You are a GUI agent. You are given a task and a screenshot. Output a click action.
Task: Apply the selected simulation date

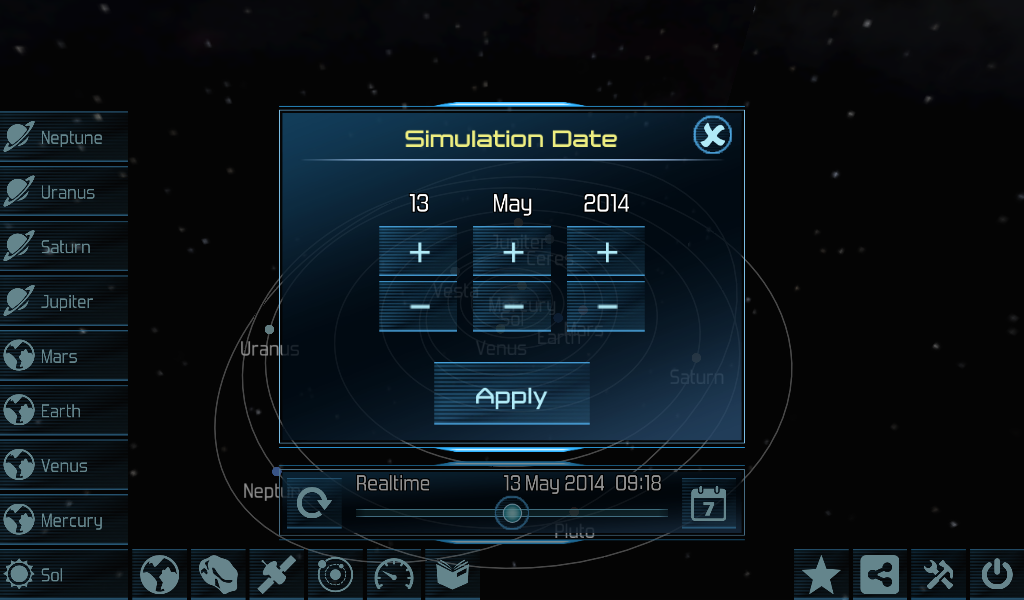(x=511, y=397)
